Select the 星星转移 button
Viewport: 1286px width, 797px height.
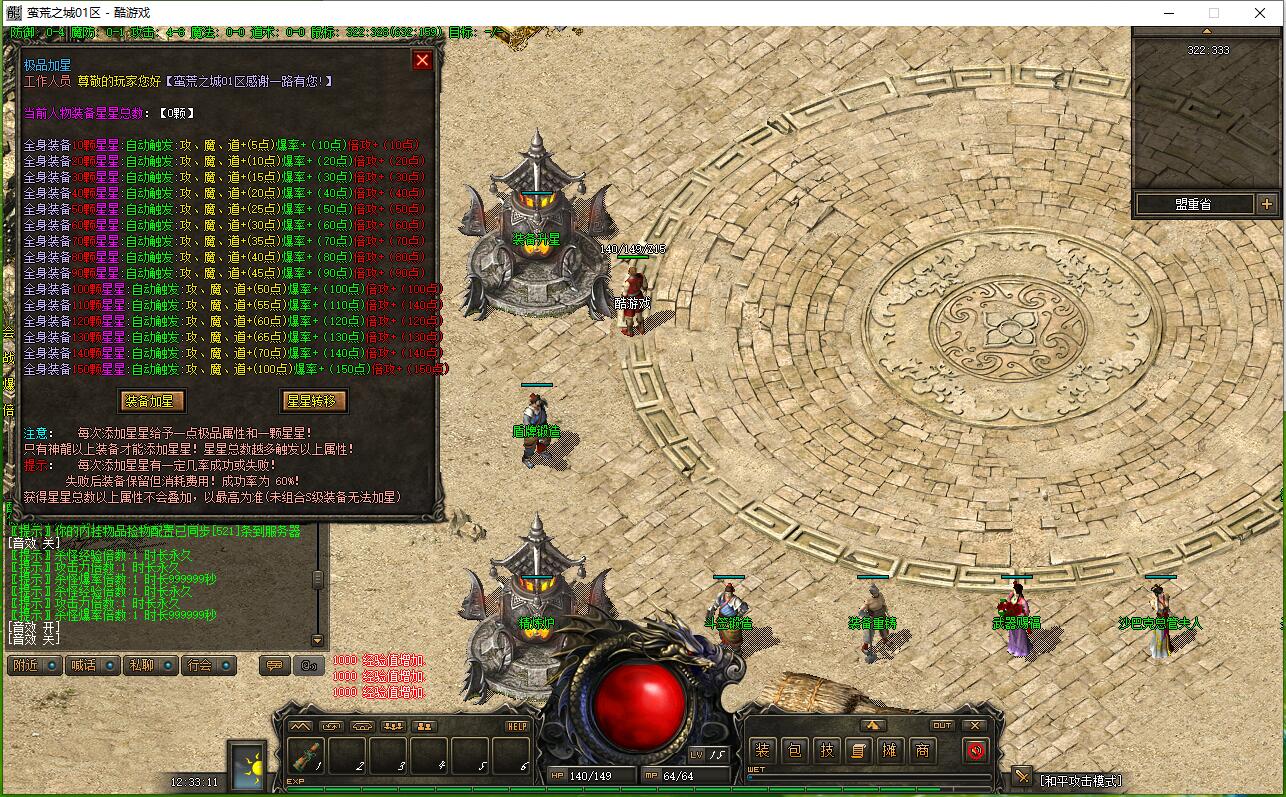(314, 401)
